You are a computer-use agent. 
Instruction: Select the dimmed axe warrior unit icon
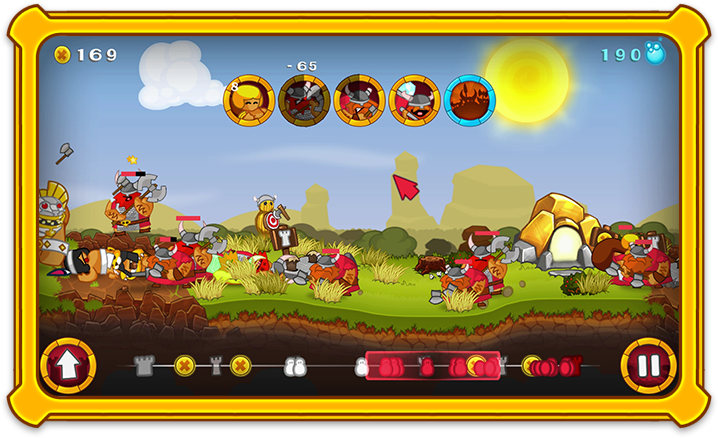304,100
